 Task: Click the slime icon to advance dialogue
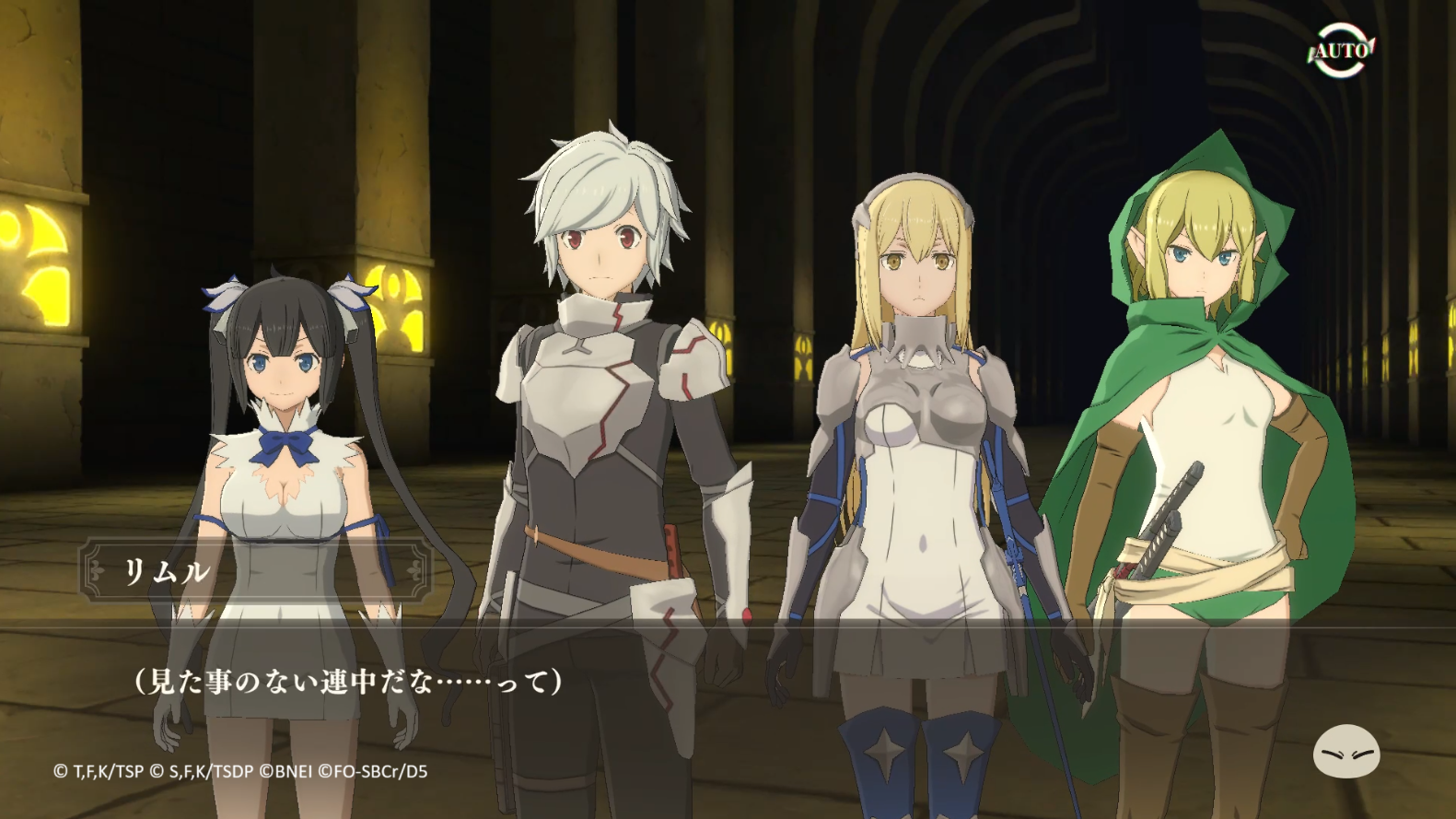coord(1345,752)
